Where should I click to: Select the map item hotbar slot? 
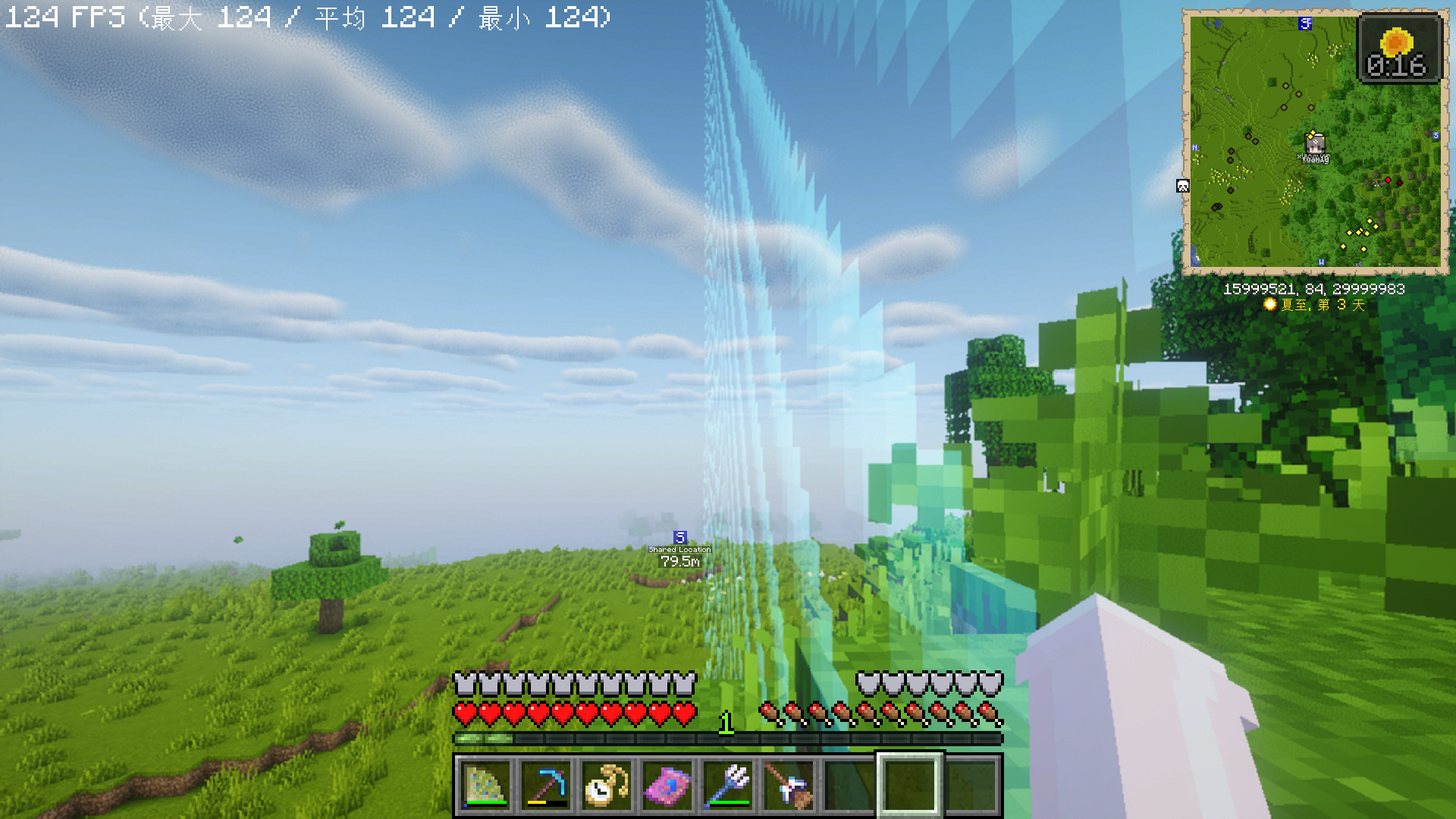pyautogui.click(x=485, y=786)
